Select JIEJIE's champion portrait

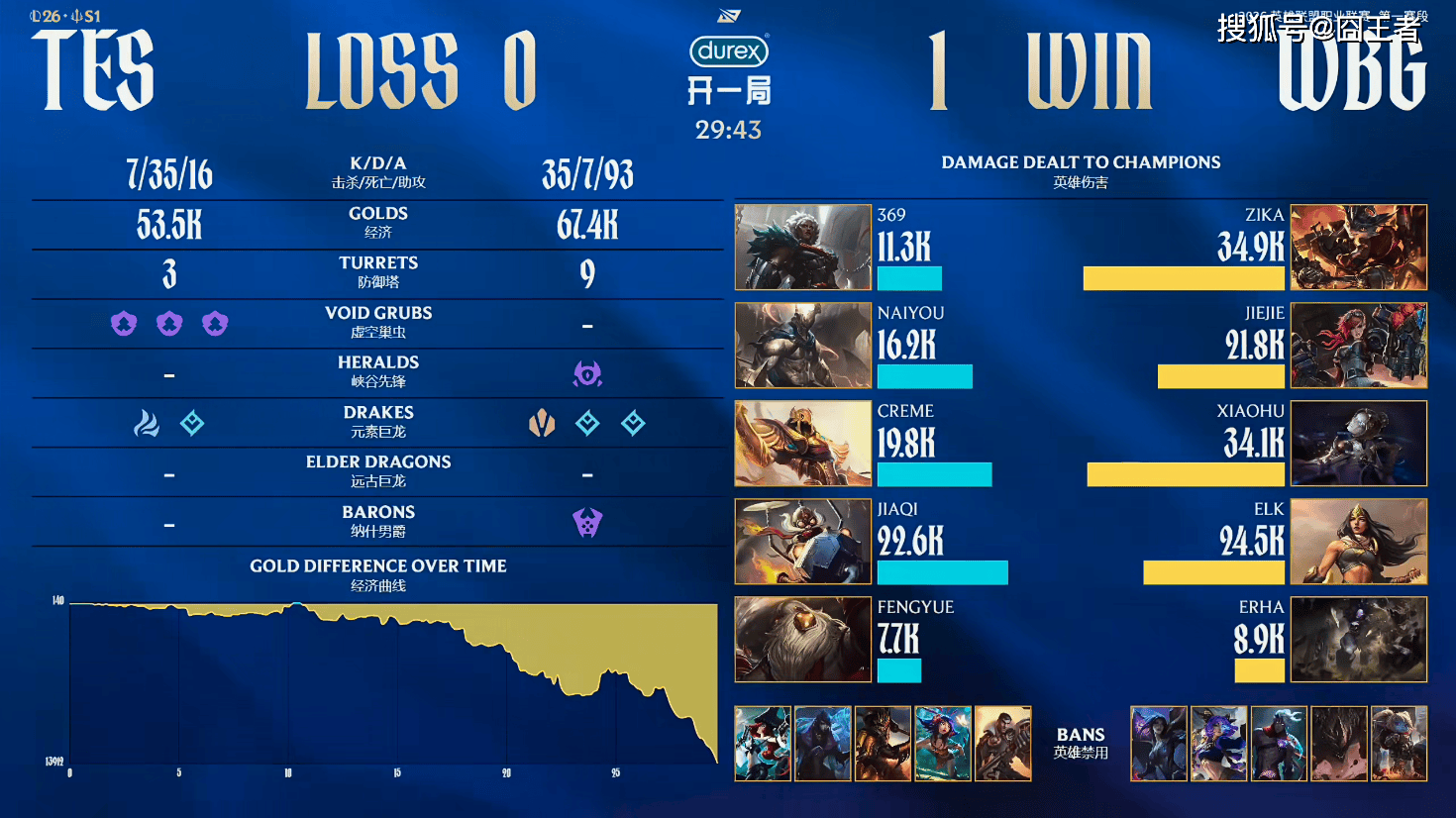tap(1359, 345)
